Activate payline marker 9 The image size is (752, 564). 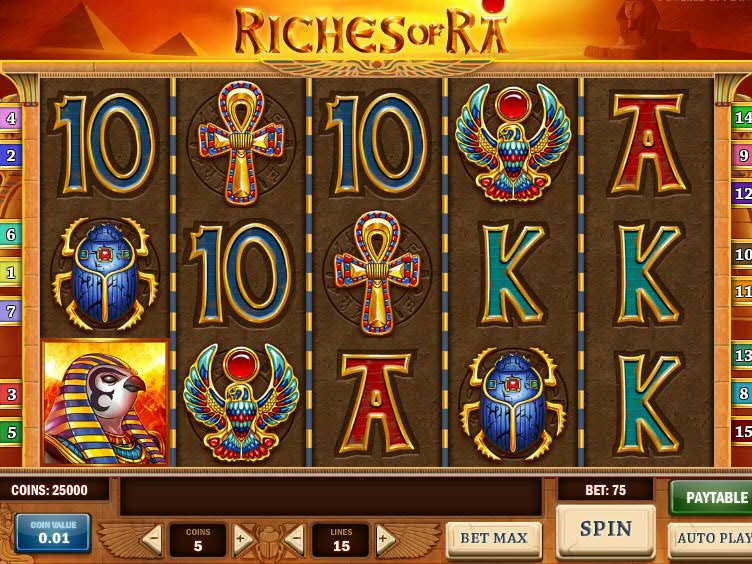point(742,155)
